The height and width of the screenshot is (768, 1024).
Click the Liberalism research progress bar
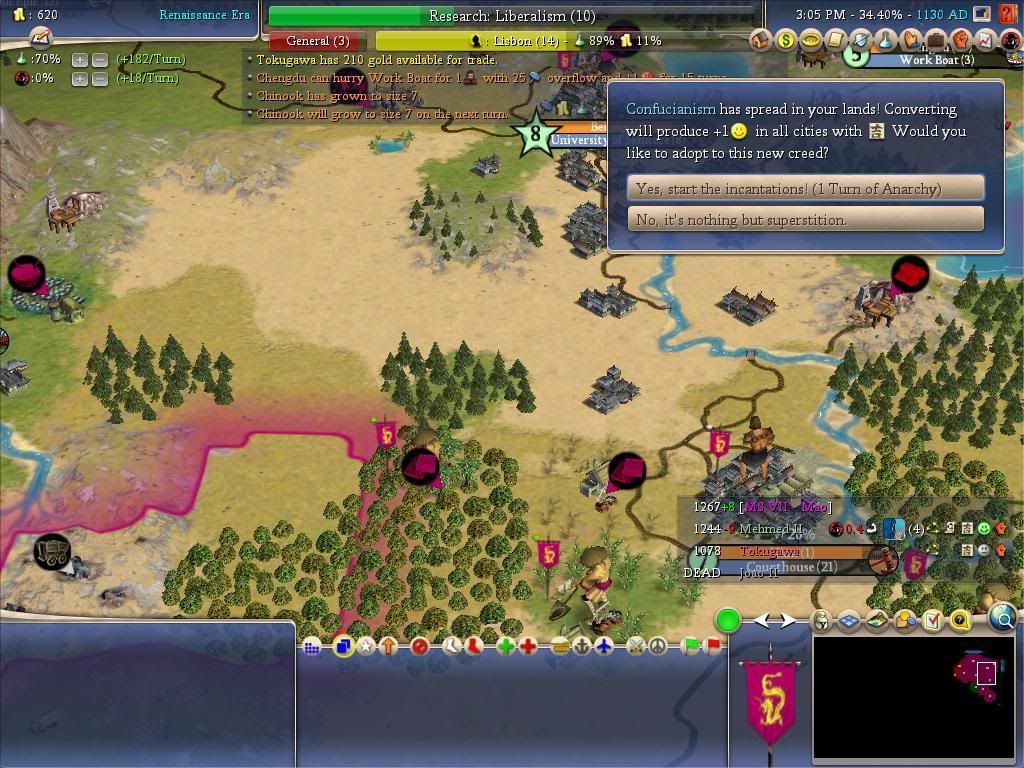pyautogui.click(x=511, y=16)
